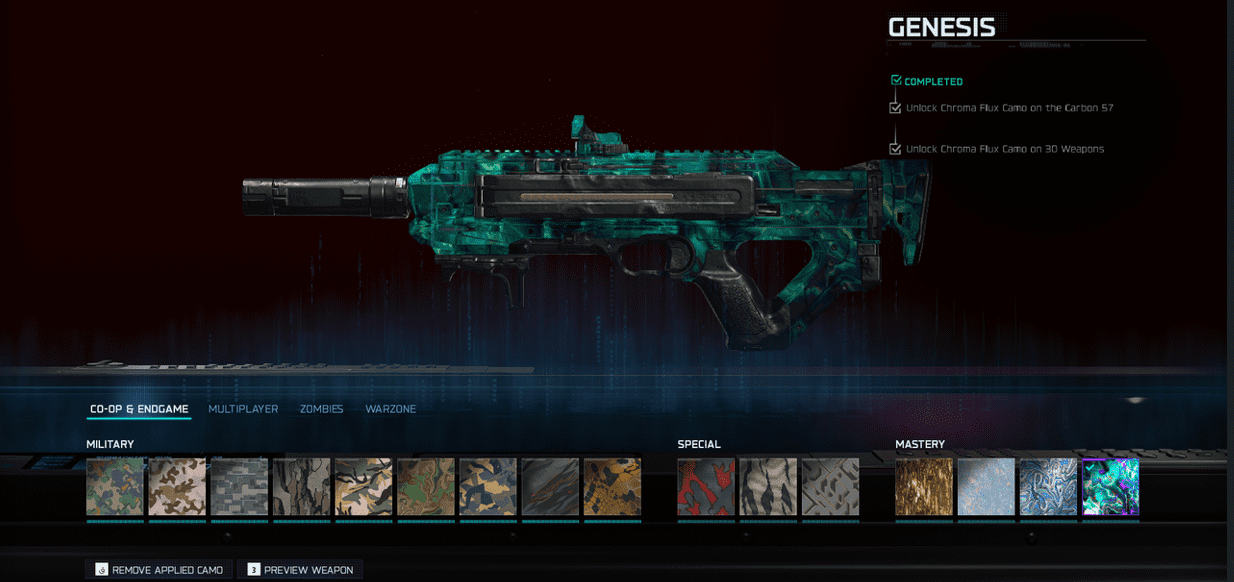Pick the teal and purple mastery camo
Image resolution: width=1234 pixels, height=582 pixels.
pos(1110,487)
